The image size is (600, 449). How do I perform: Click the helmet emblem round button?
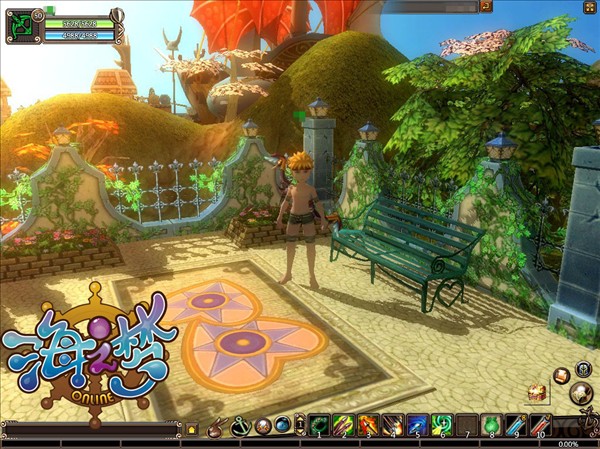[x=582, y=368]
